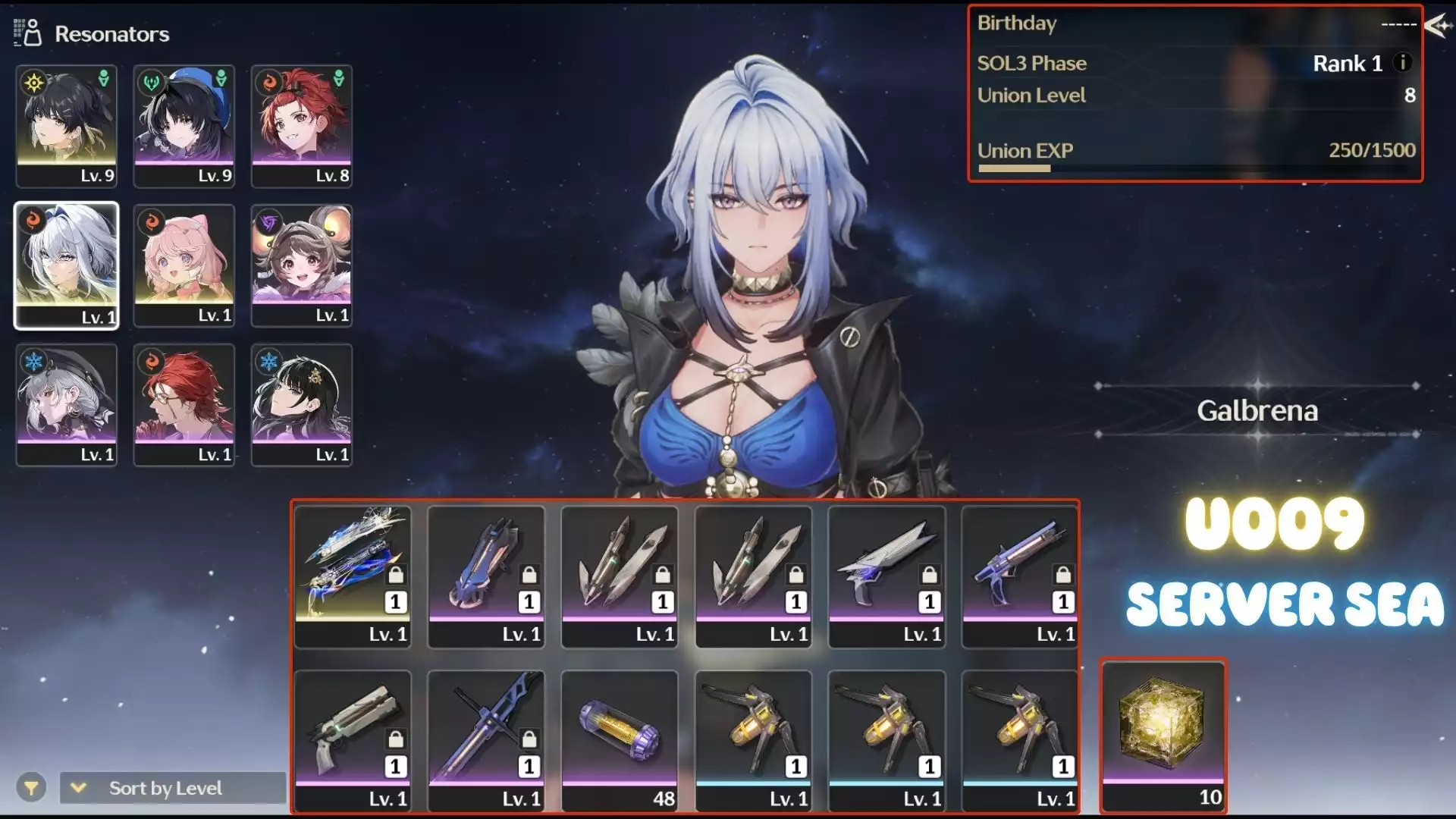Show SOL3 Phase info via the i icon

(1403, 63)
